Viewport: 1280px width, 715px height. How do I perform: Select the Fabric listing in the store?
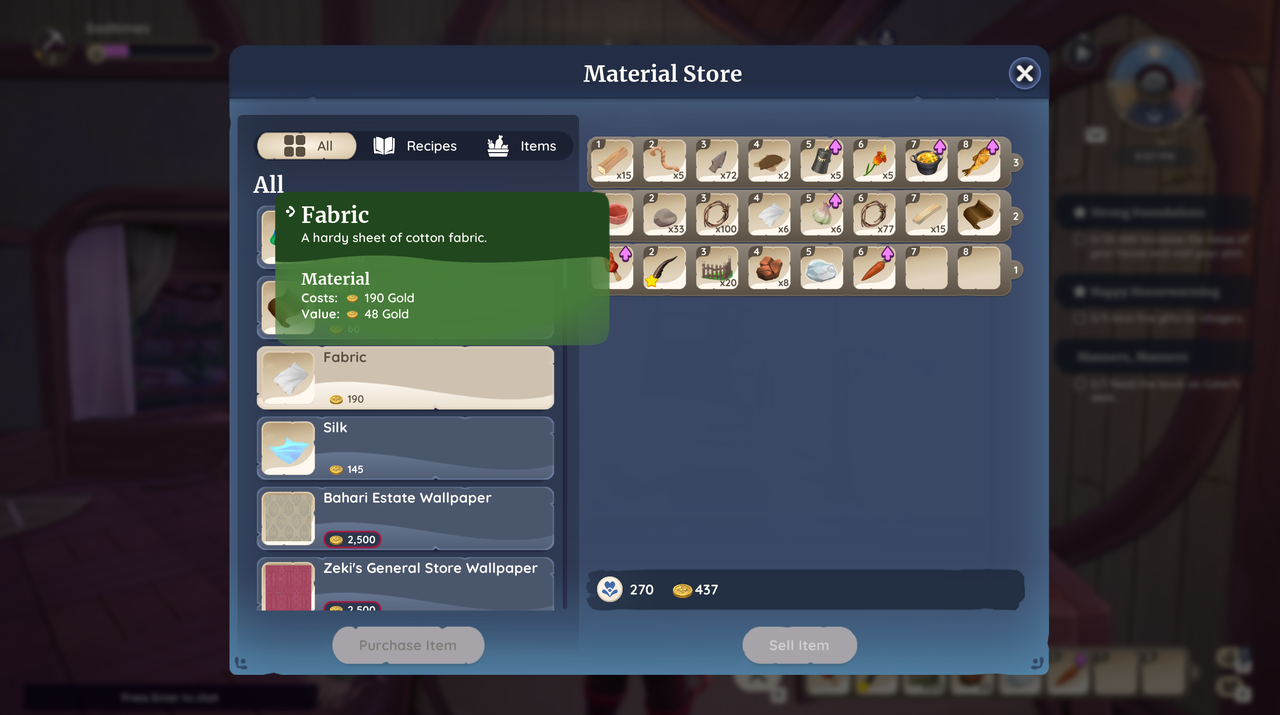(x=405, y=378)
